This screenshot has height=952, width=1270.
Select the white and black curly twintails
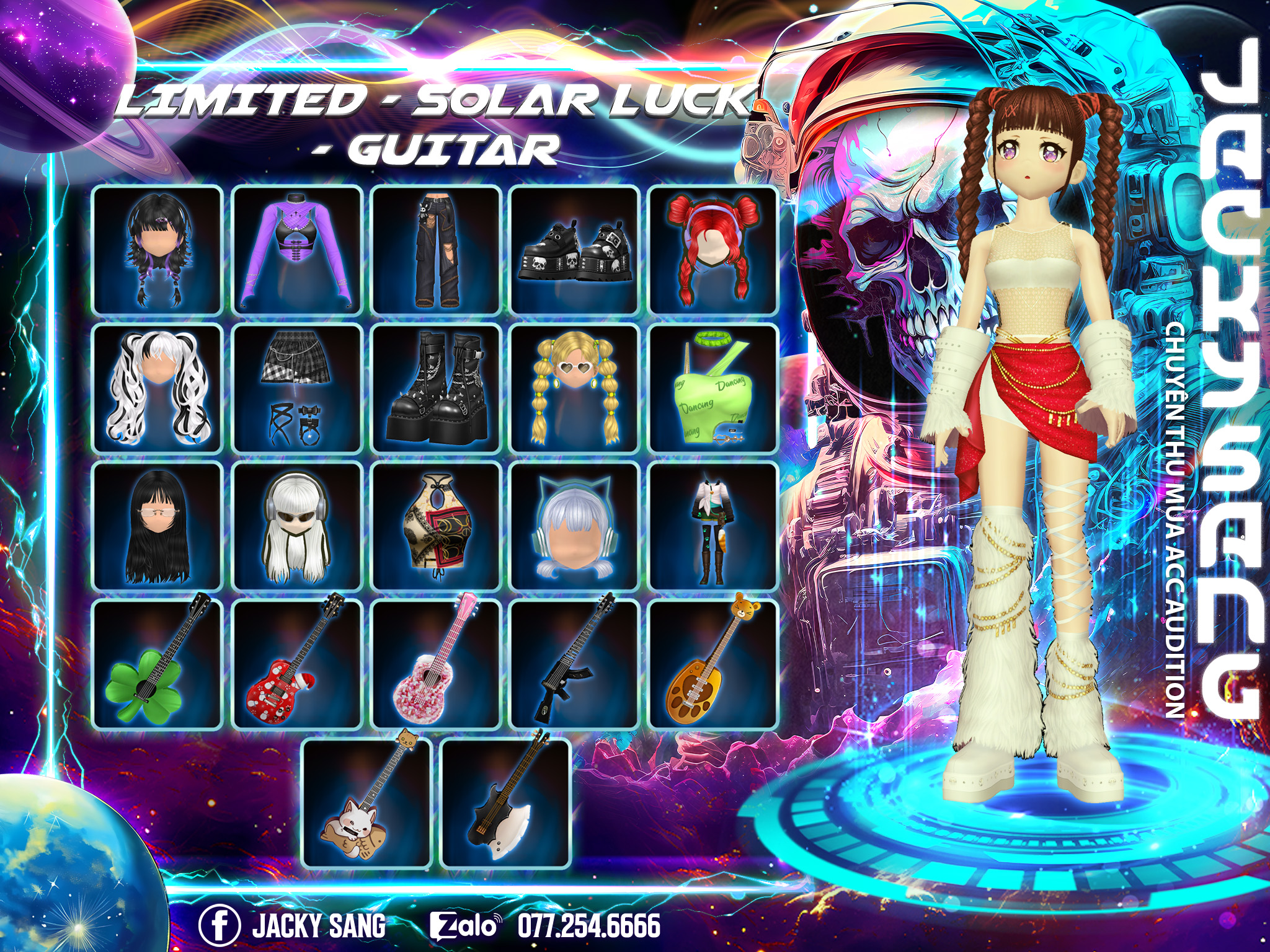(157, 389)
